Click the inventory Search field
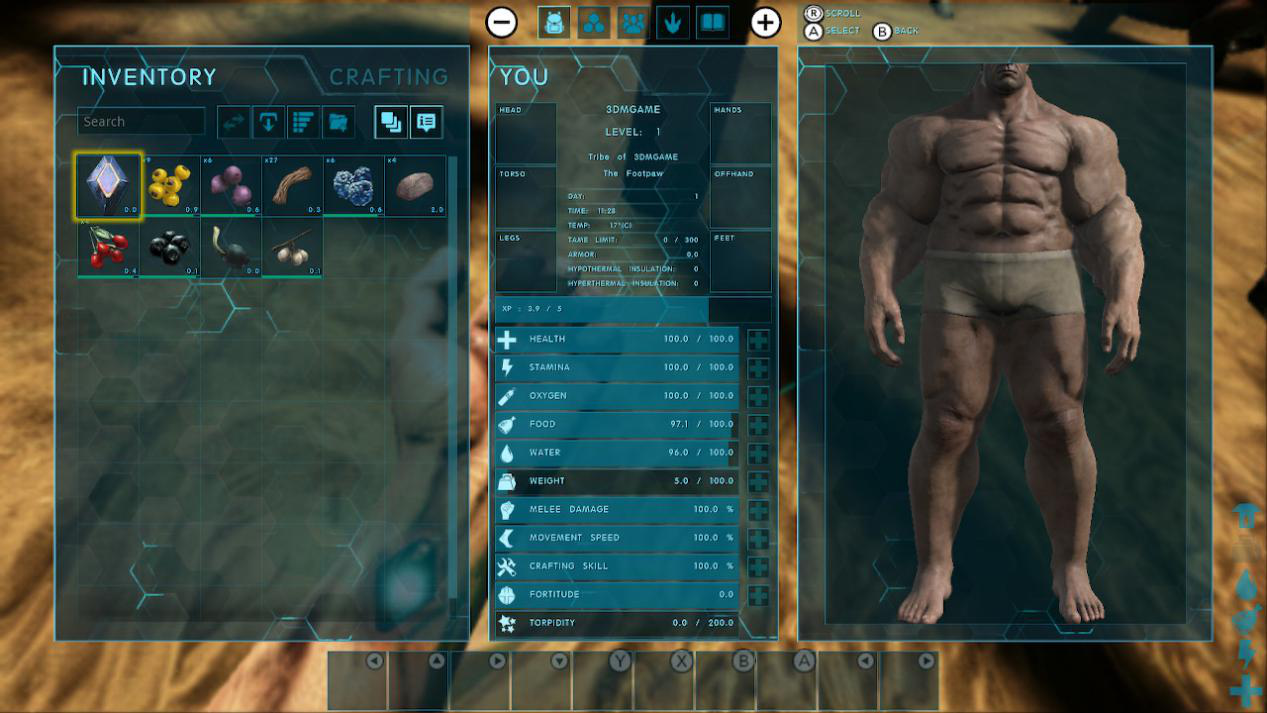The width and height of the screenshot is (1267, 713). pos(141,121)
